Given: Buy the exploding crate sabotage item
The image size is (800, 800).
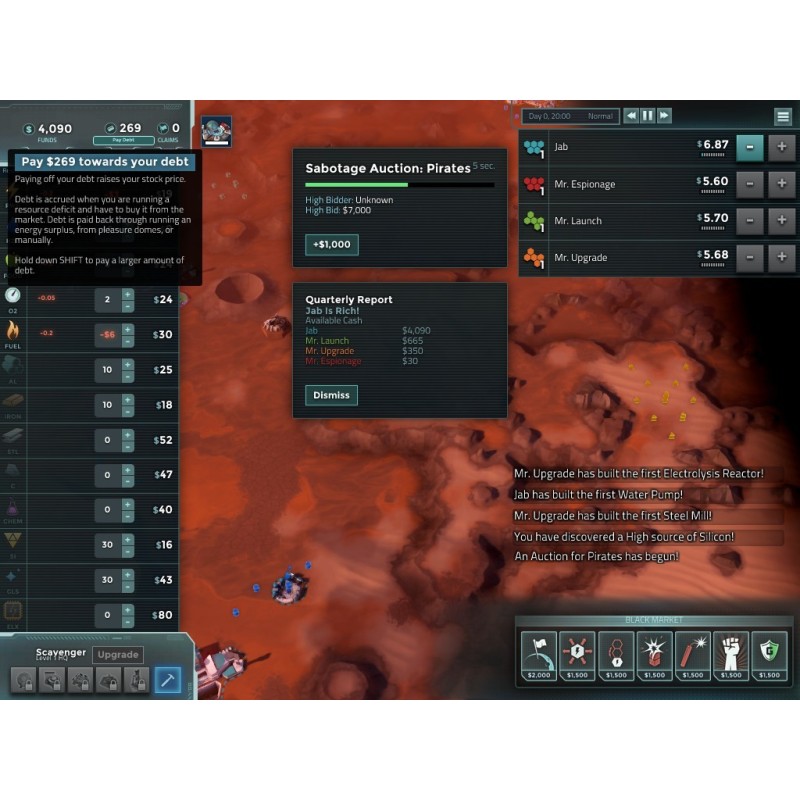Looking at the screenshot, I should click(x=654, y=657).
